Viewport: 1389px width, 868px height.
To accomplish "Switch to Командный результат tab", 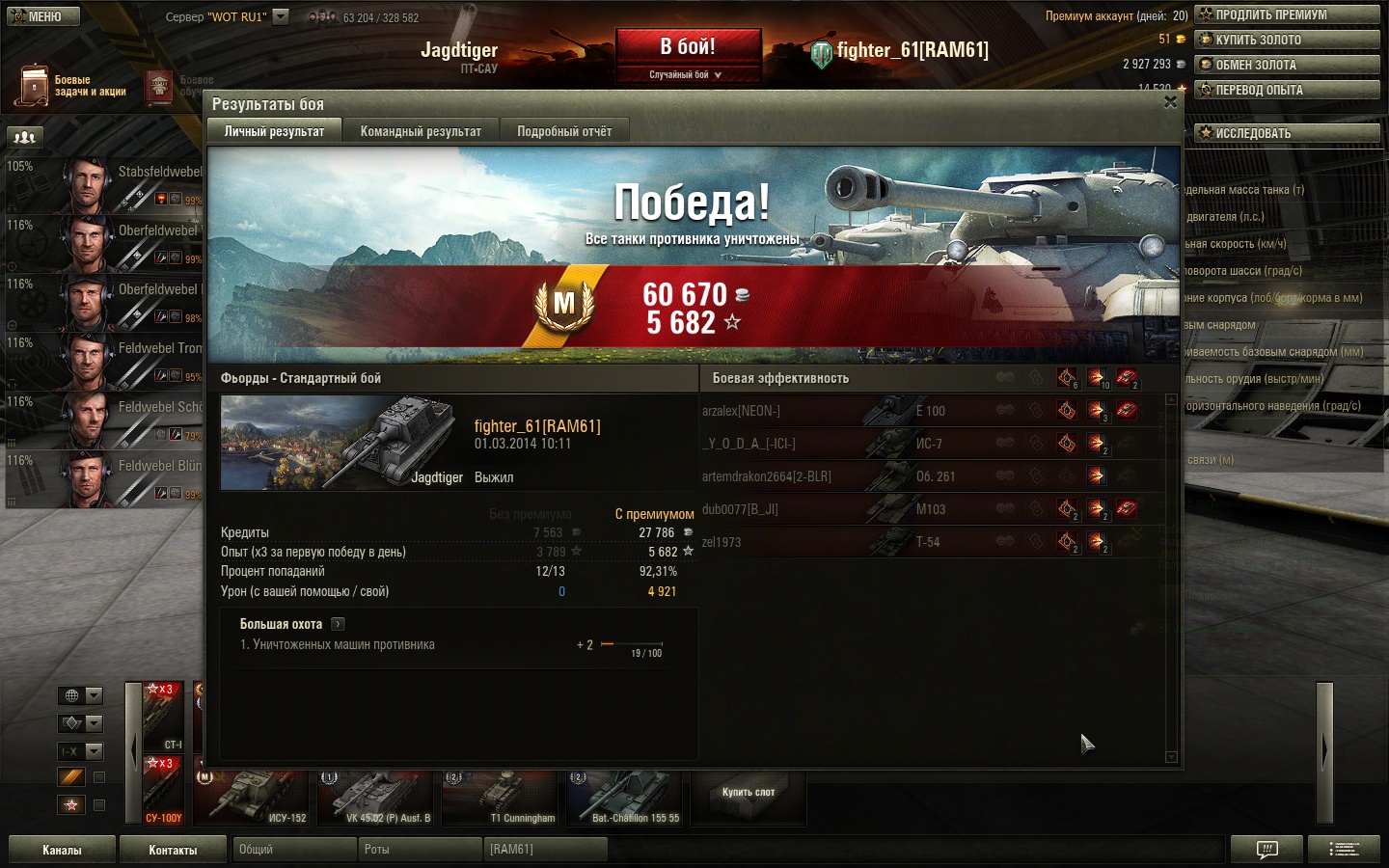I will [421, 131].
